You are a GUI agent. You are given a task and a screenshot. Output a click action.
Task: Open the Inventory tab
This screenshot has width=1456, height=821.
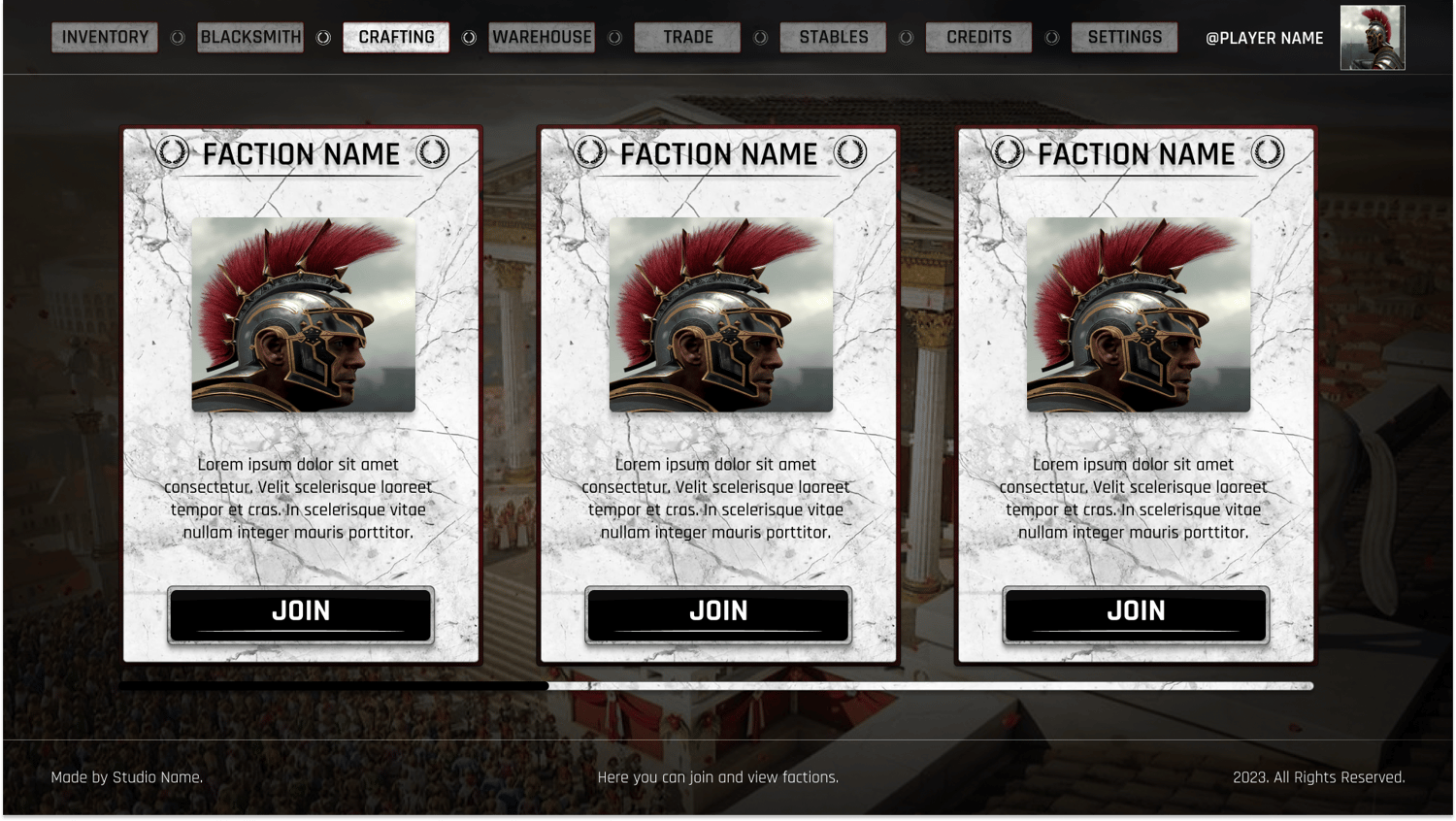point(105,38)
